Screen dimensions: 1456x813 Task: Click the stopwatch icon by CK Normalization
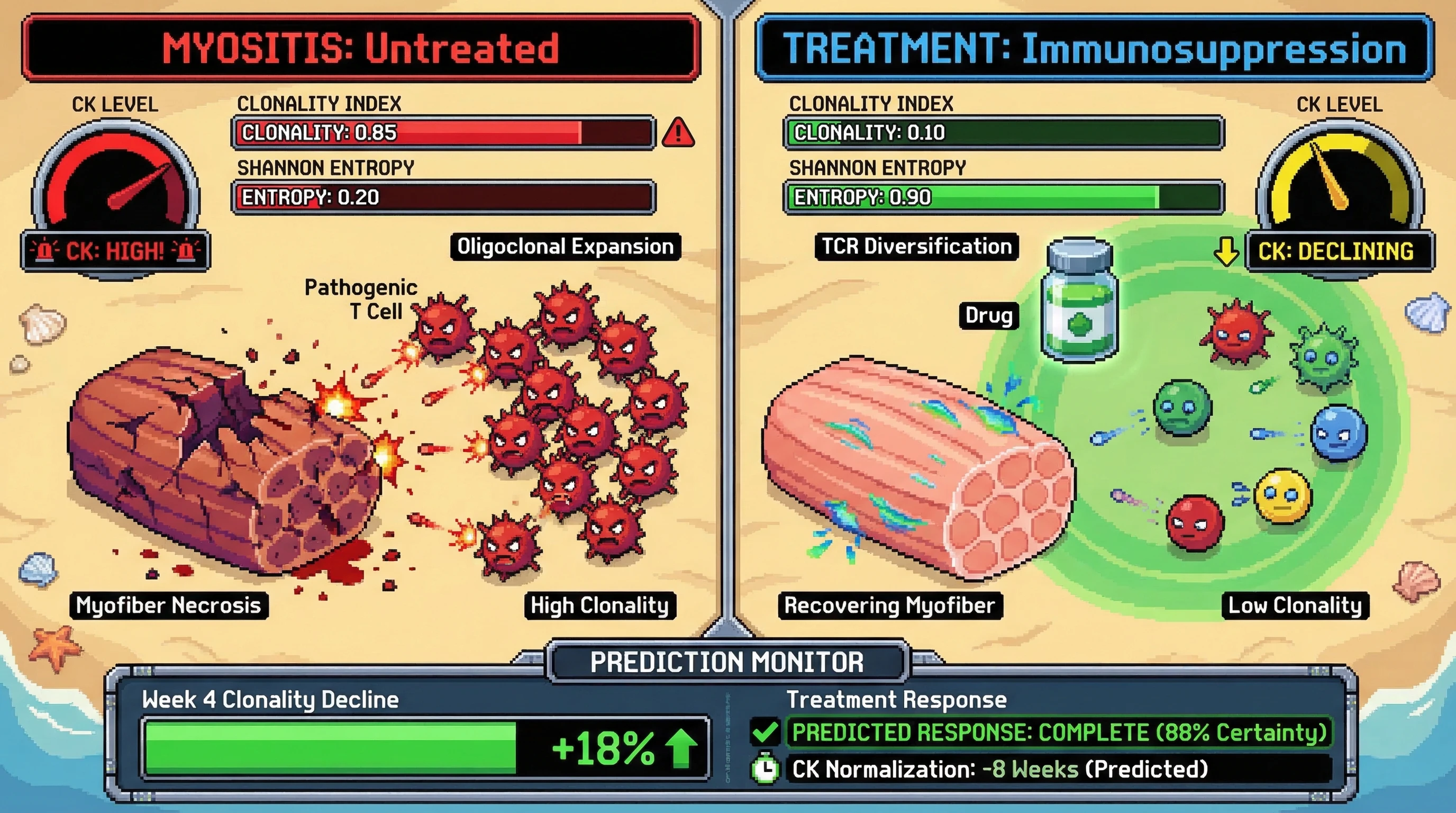pyautogui.click(x=766, y=769)
